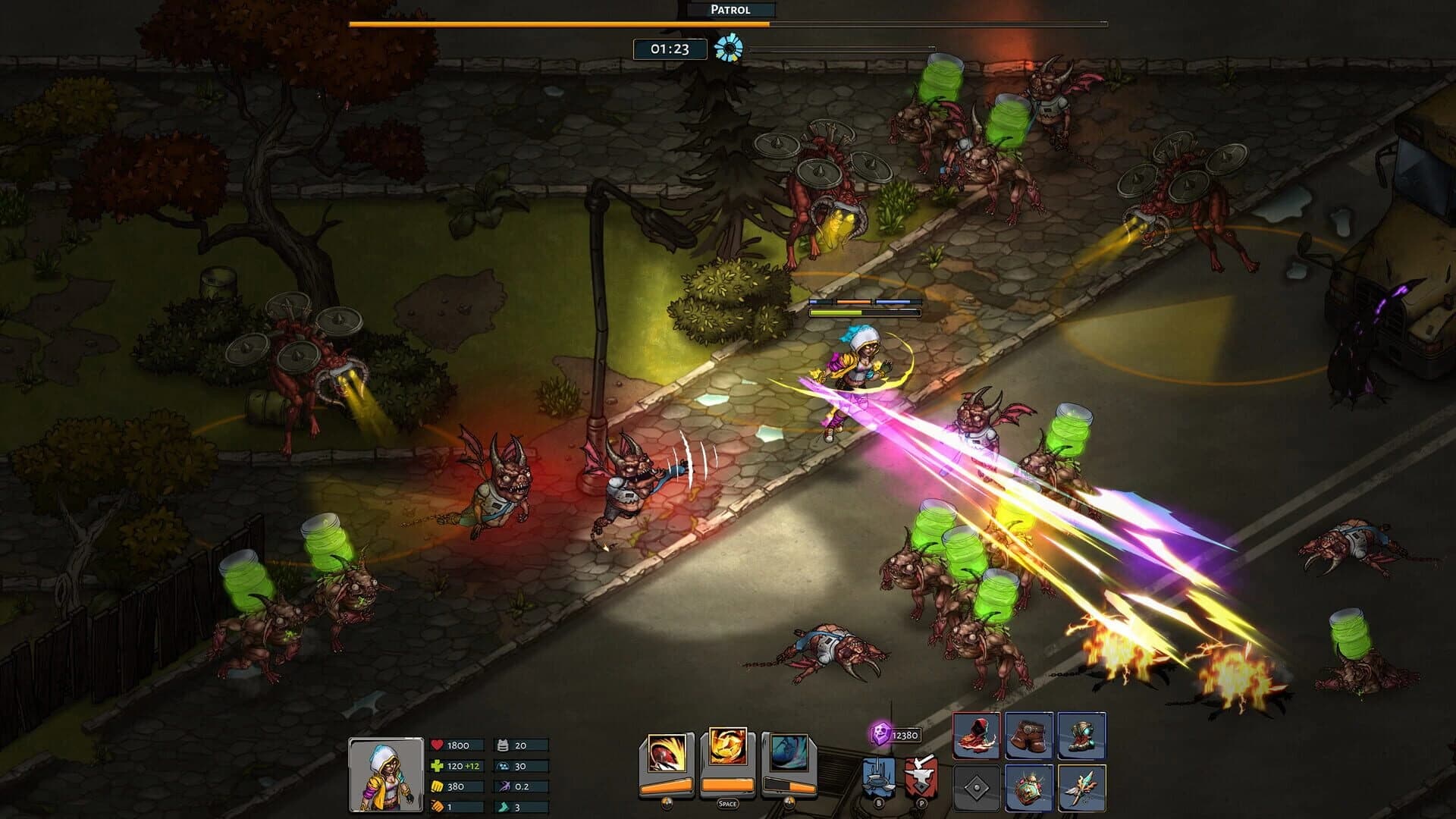Click the orange Patrol progress bar

(557, 24)
